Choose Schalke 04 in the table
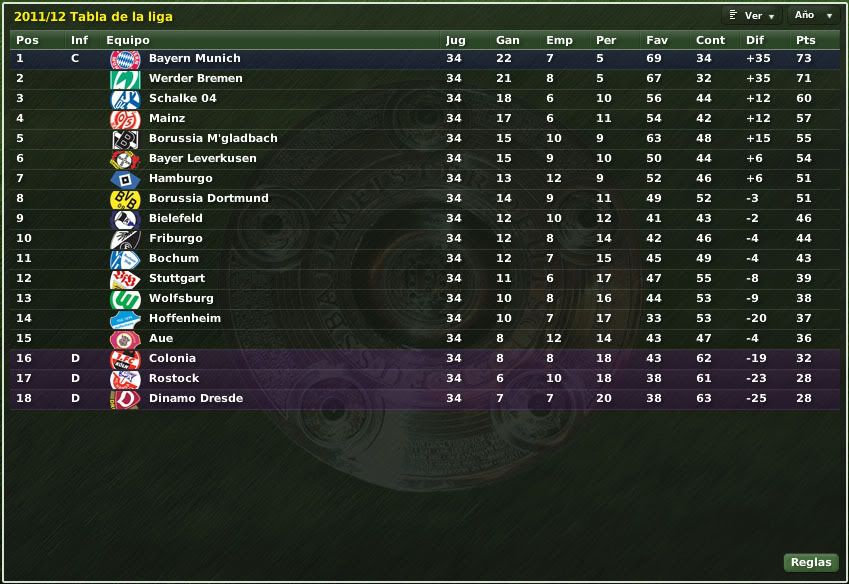The height and width of the screenshot is (584, 849). tap(182, 99)
